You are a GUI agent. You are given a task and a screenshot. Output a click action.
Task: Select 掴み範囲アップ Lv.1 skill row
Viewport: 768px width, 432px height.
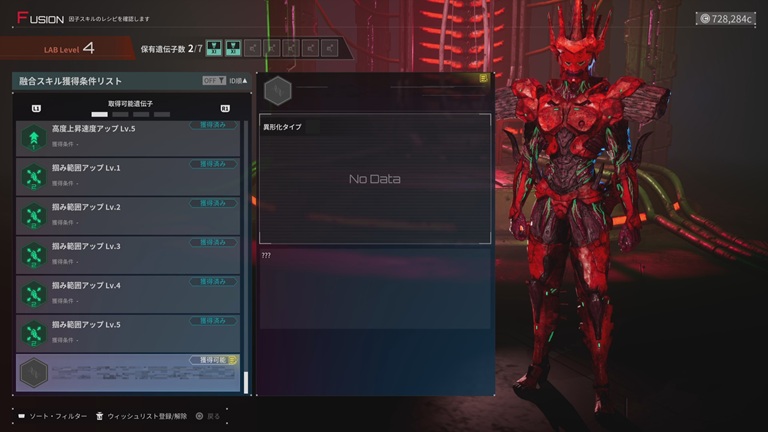point(128,176)
